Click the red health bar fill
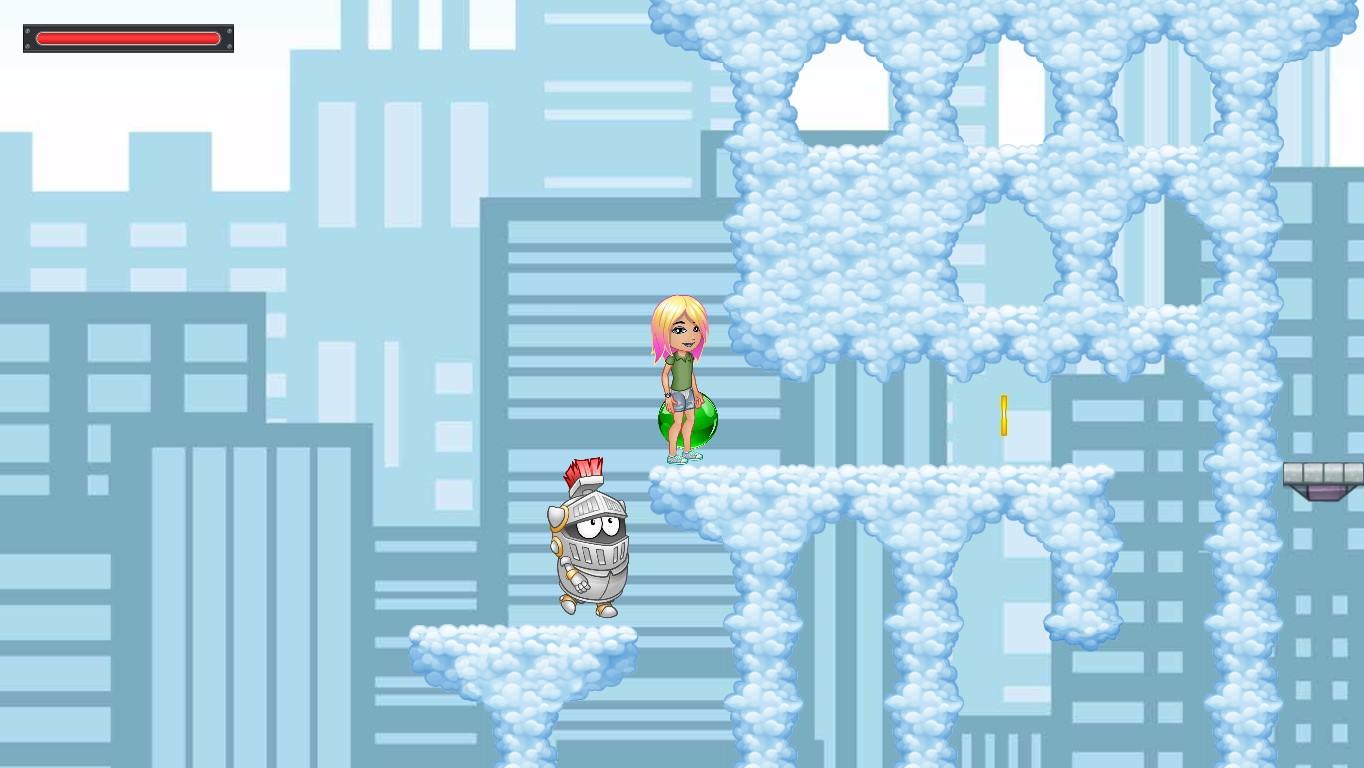The image size is (1364, 768). click(127, 38)
